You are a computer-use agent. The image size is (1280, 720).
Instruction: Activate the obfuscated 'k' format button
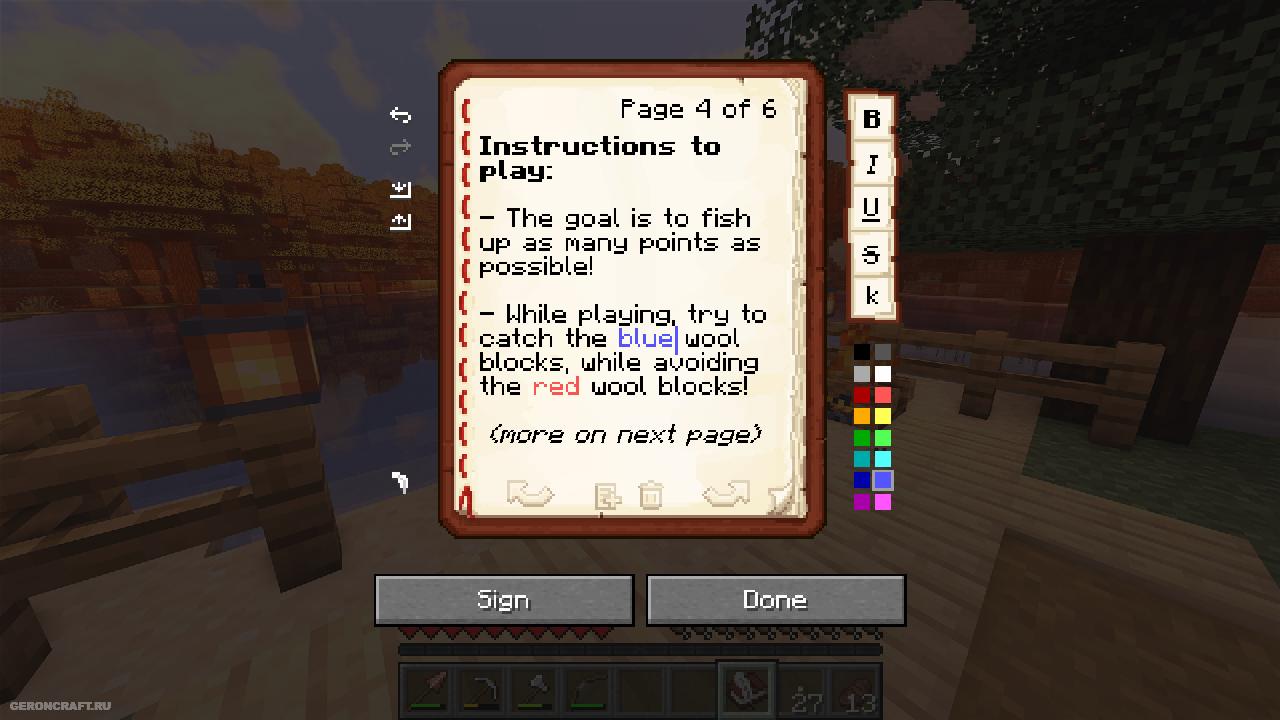pyautogui.click(x=871, y=296)
